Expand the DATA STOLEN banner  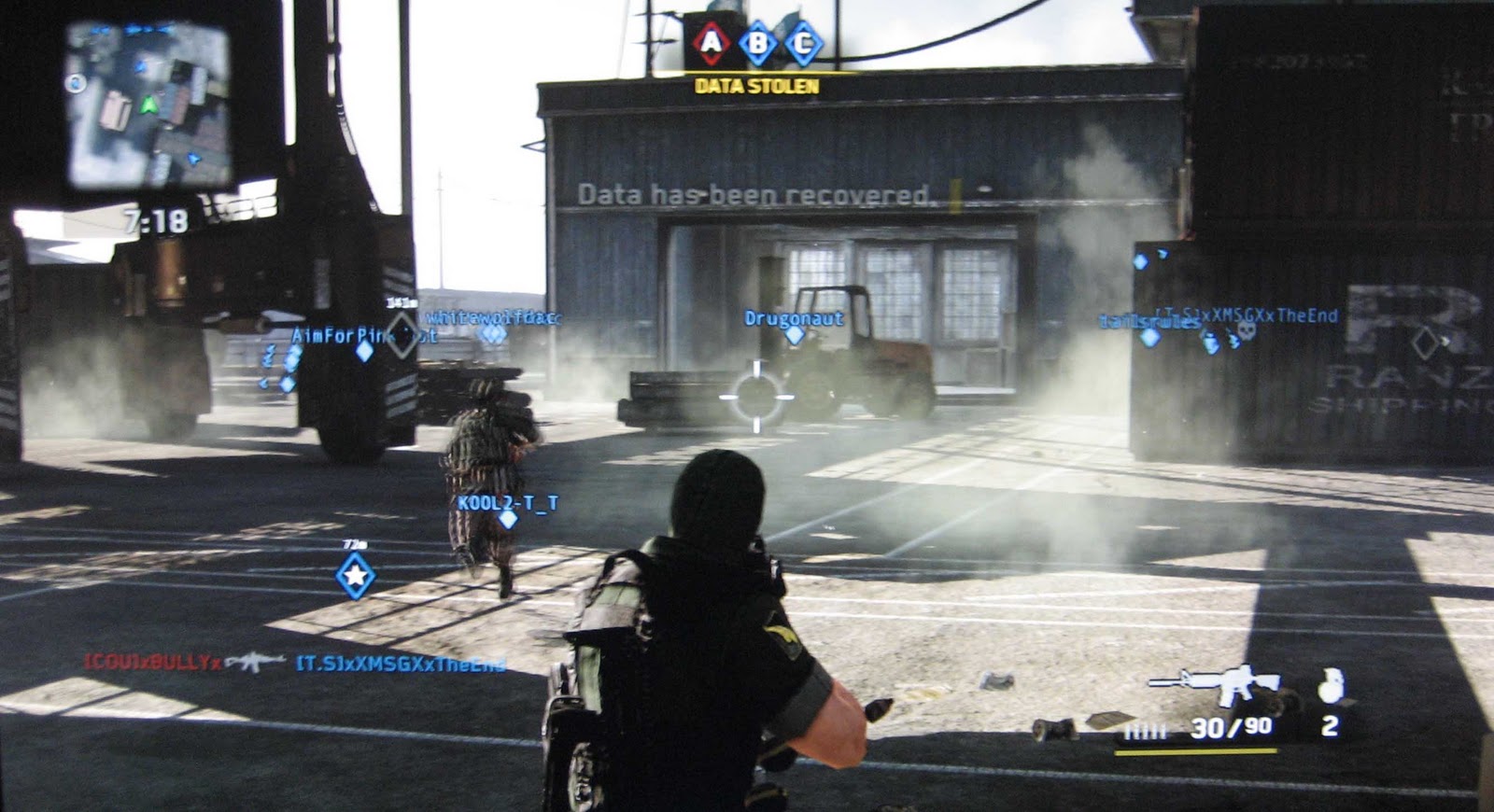click(756, 85)
